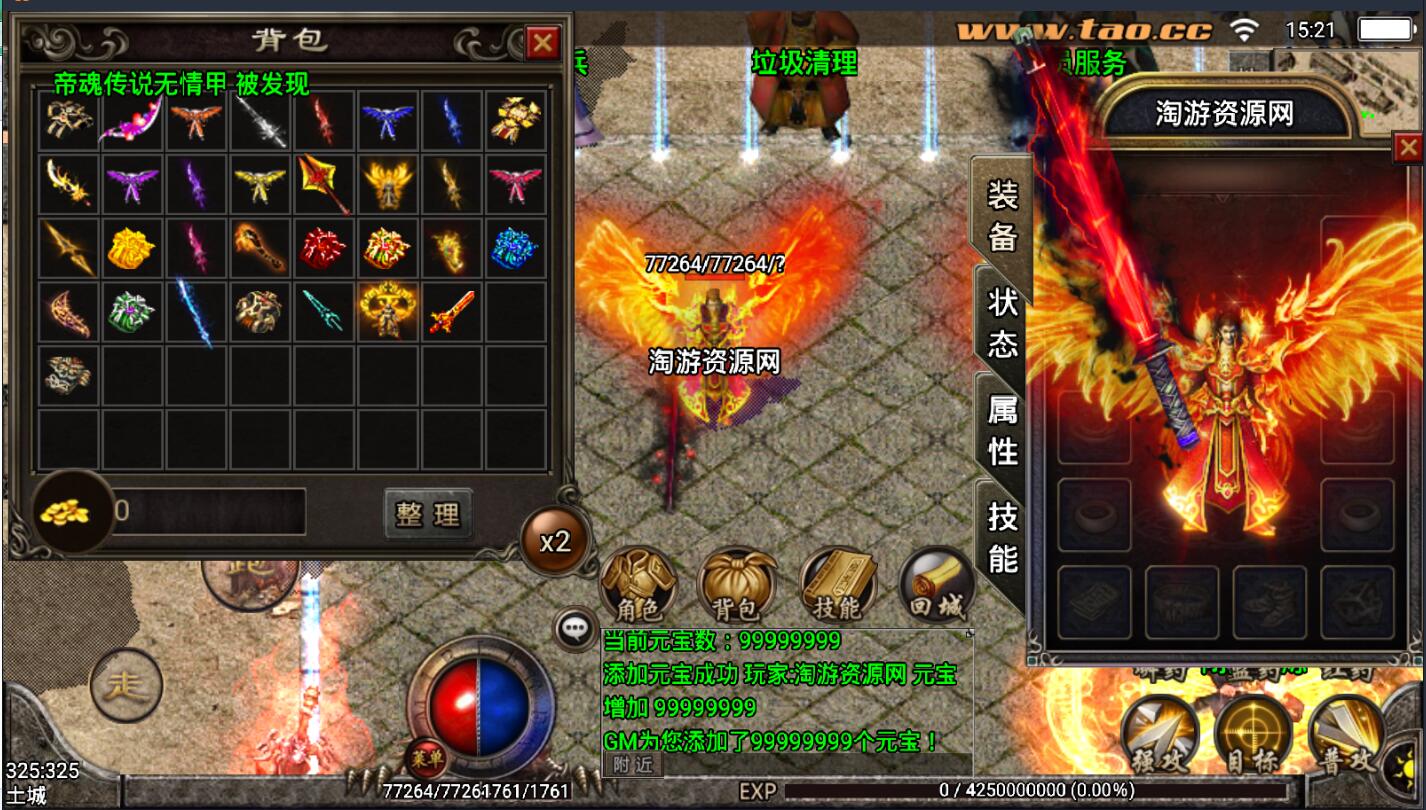Toggle the x2 speed button

555,541
